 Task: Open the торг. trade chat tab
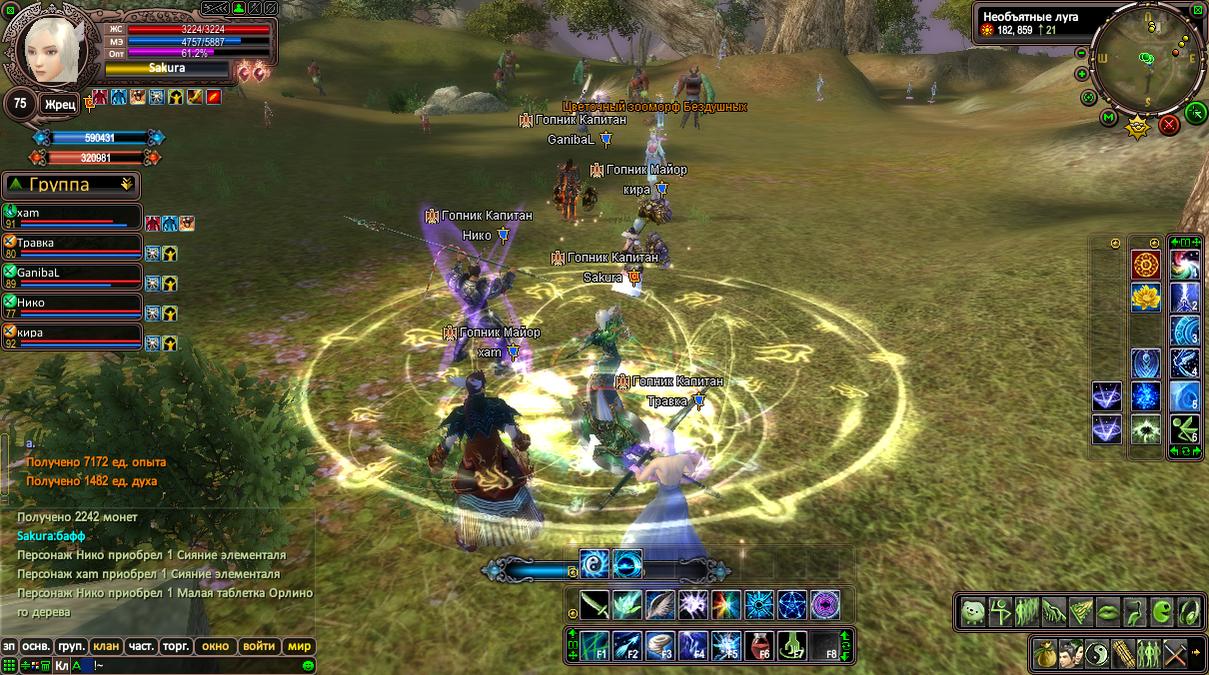(176, 646)
